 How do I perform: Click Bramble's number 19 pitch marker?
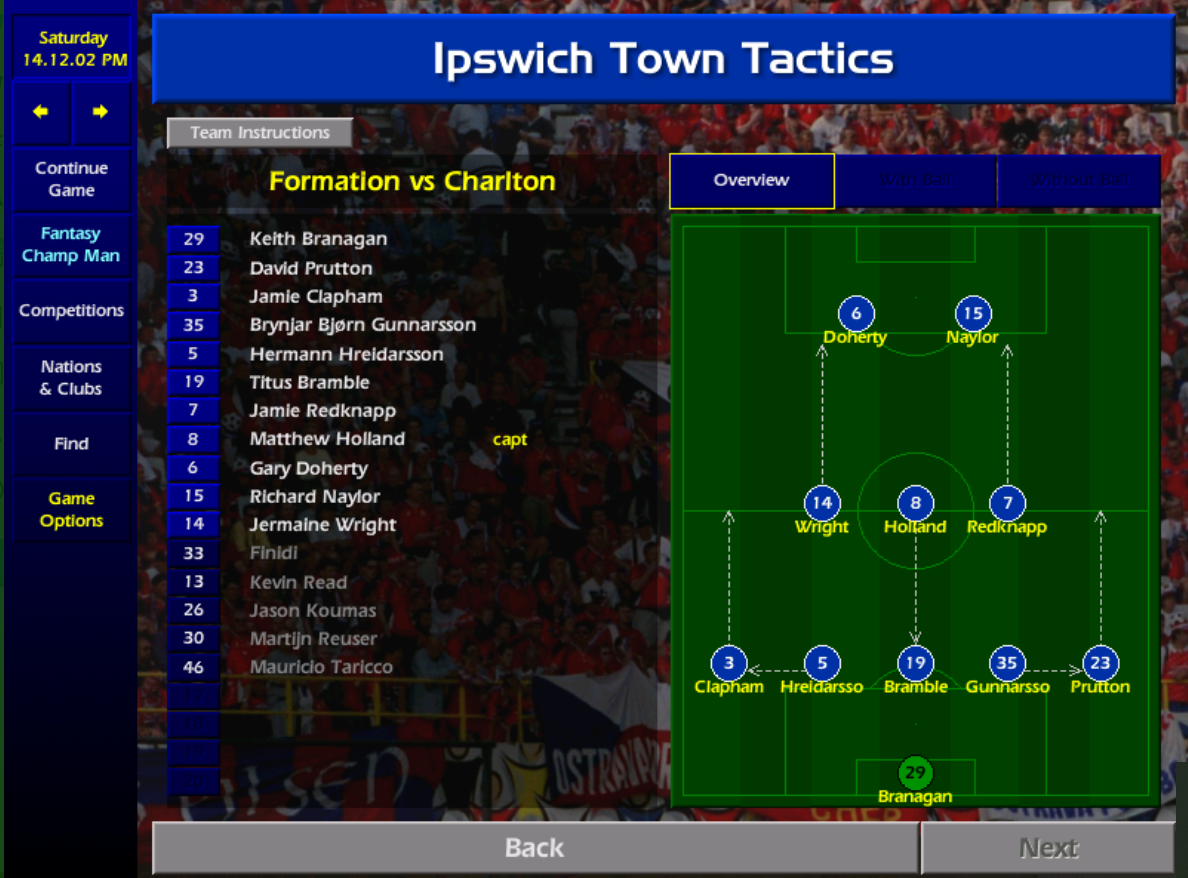[x=915, y=663]
